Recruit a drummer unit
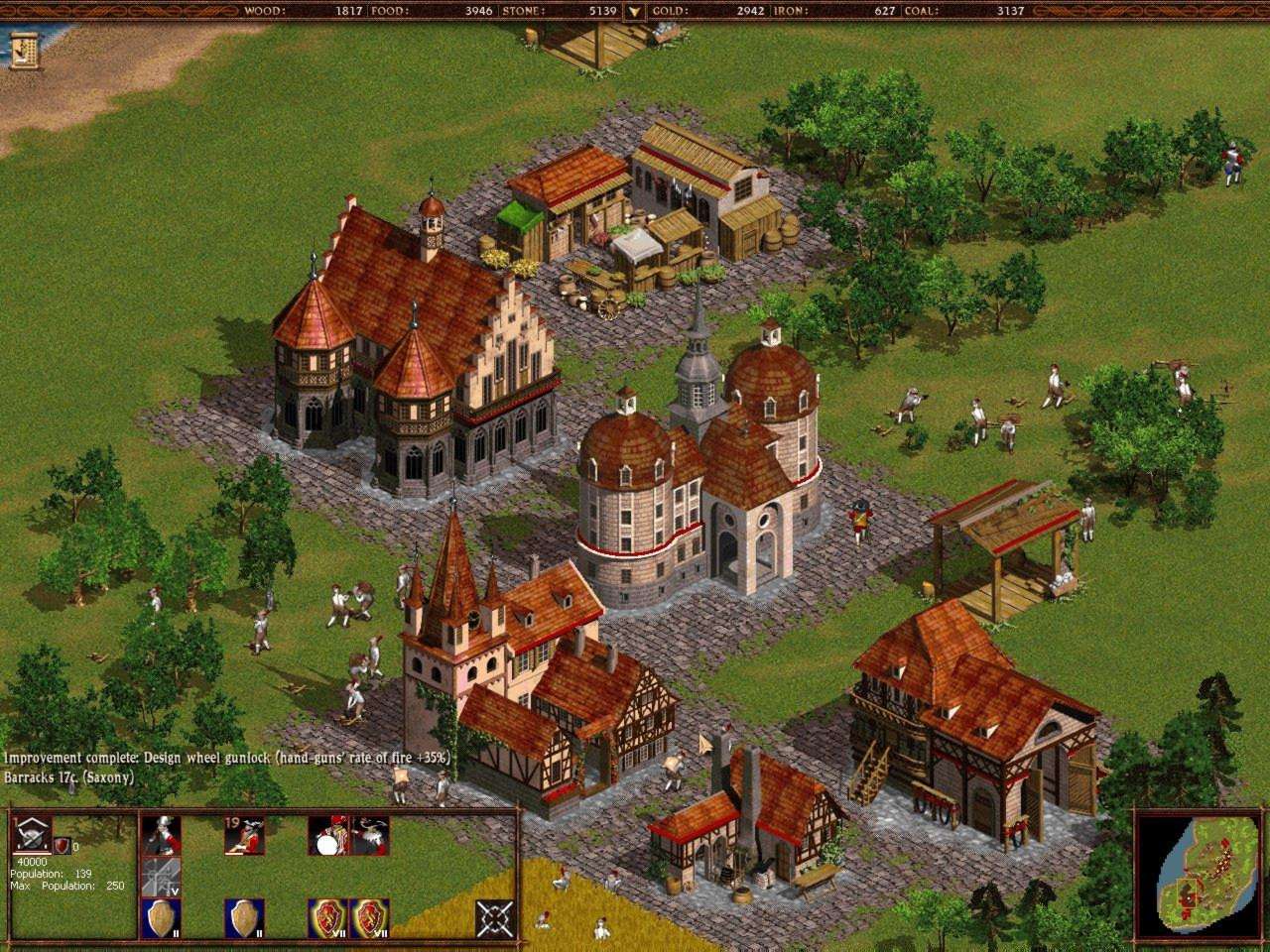This screenshot has width=1270, height=952. coord(328,836)
